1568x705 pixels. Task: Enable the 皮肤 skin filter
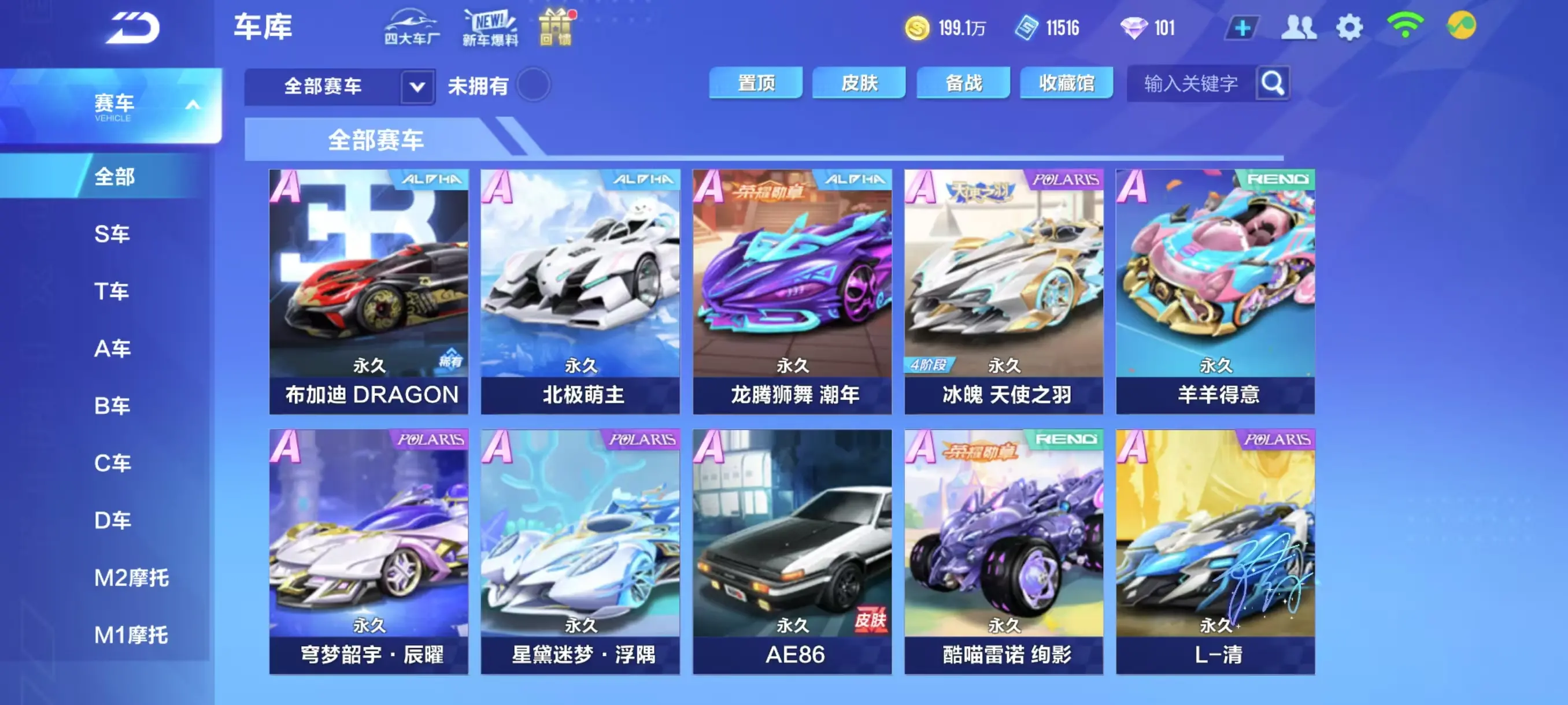click(x=859, y=83)
